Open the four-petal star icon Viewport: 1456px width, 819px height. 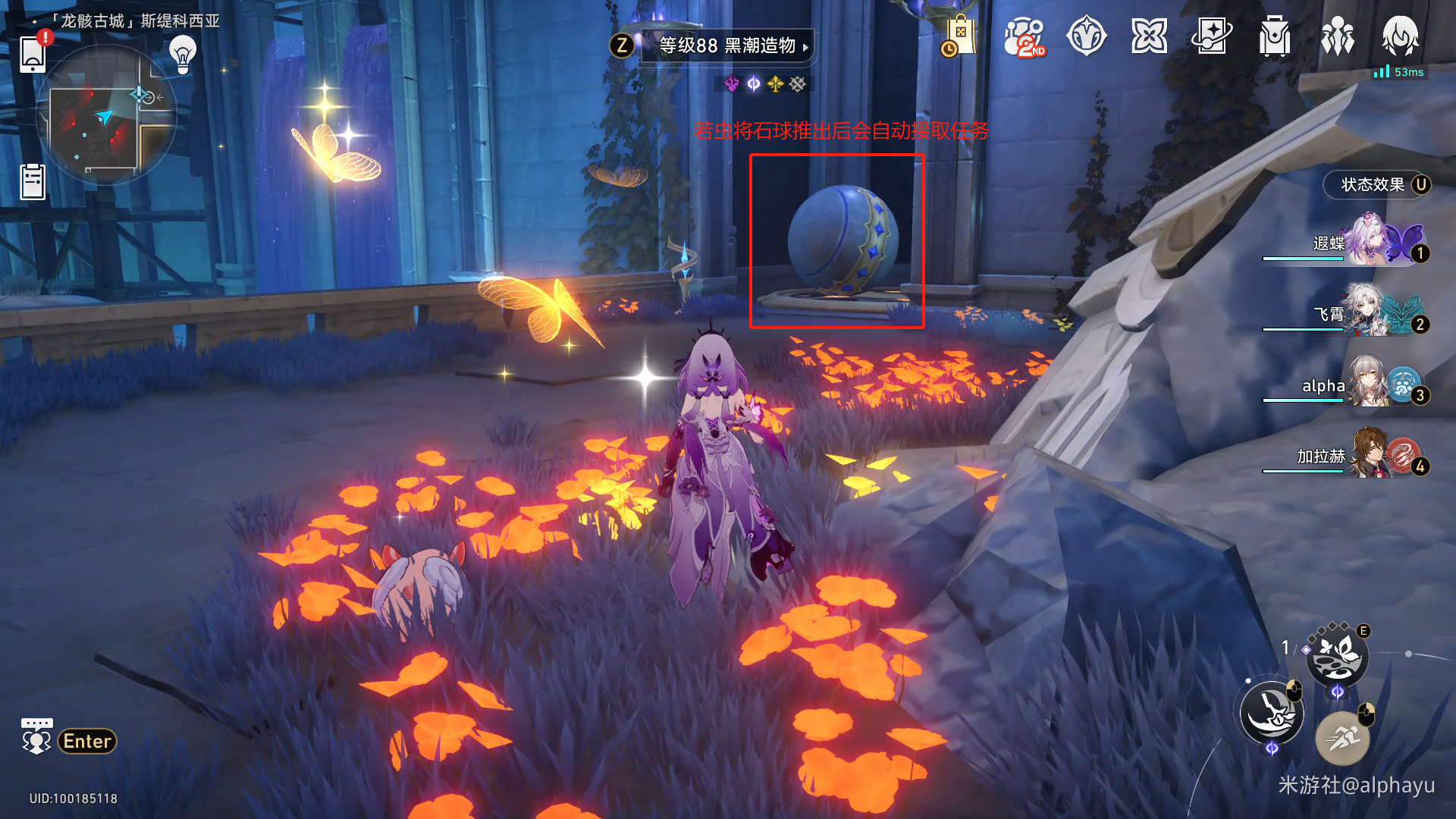pos(1149,36)
